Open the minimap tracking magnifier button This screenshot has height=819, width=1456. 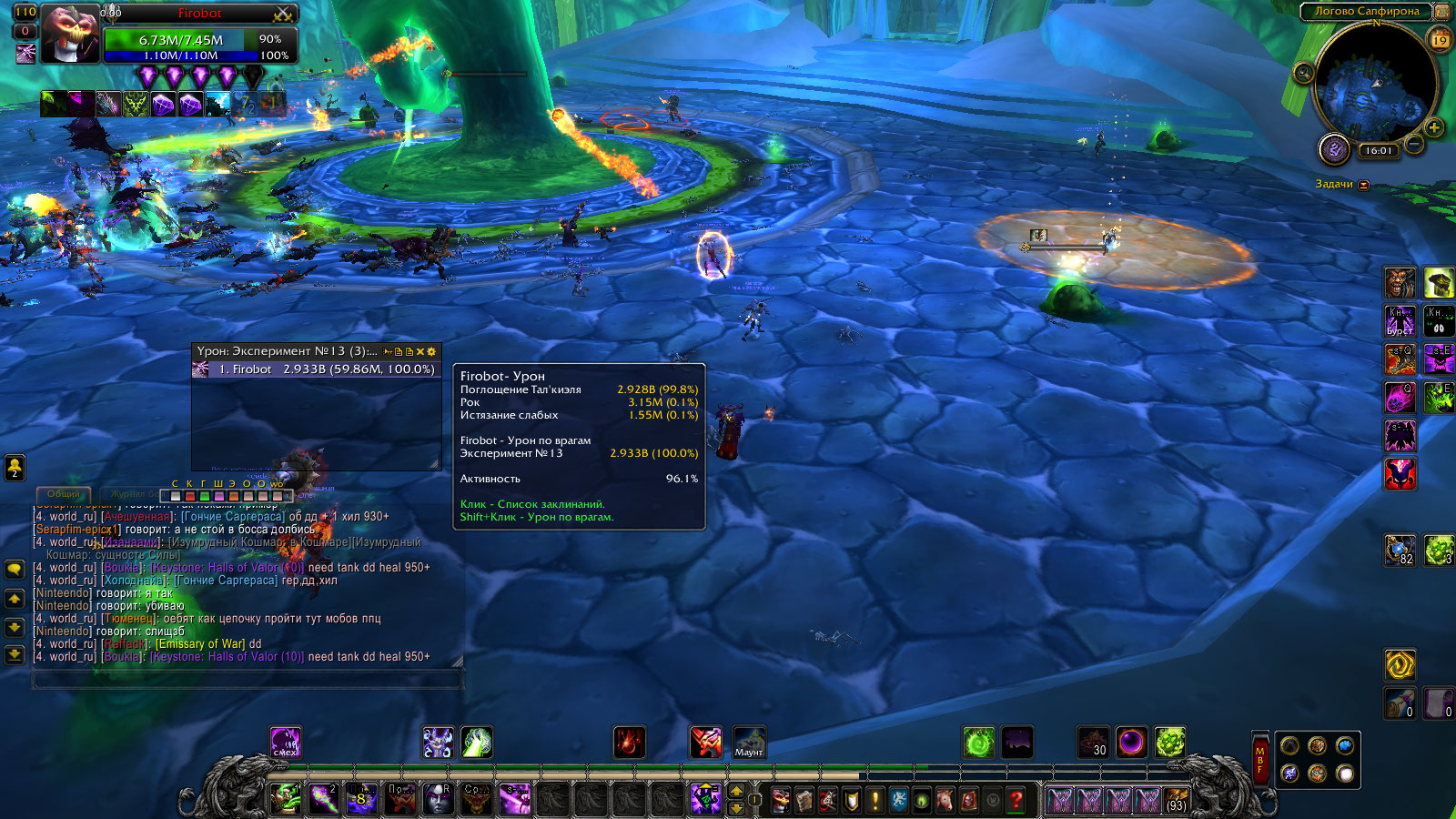pos(1303,73)
